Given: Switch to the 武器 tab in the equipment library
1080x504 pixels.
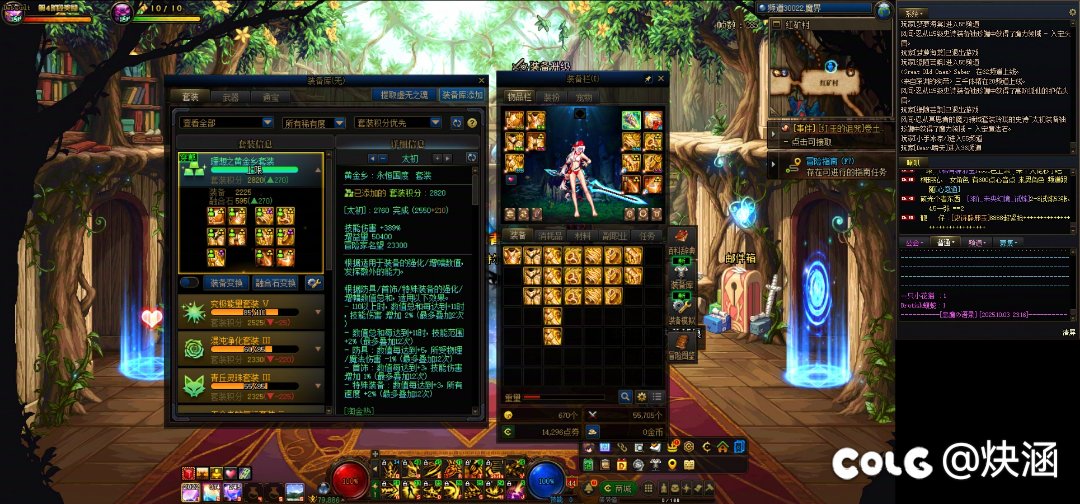Looking at the screenshot, I should tap(230, 97).
